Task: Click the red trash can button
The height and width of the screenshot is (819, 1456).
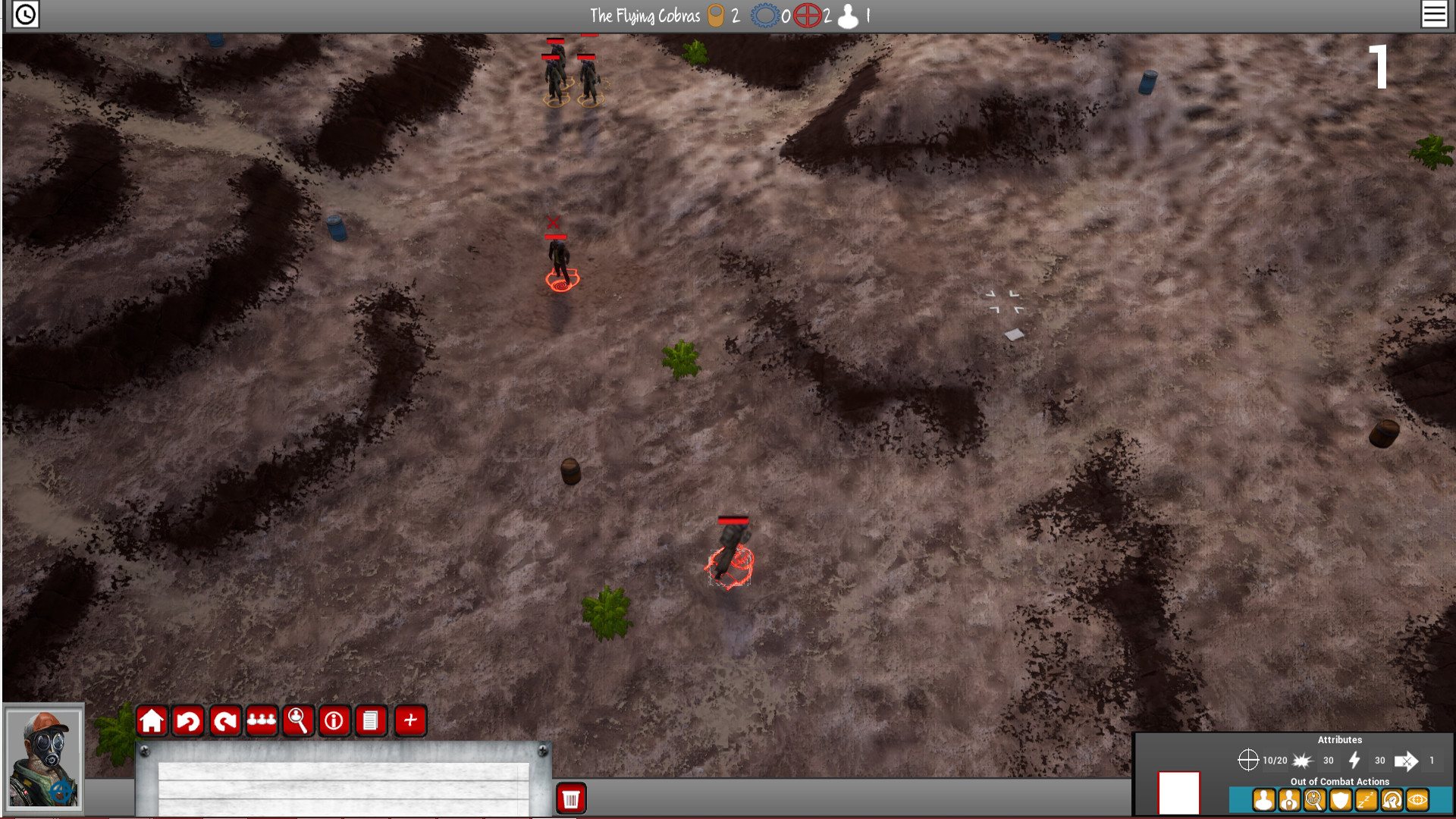Action: click(571, 799)
